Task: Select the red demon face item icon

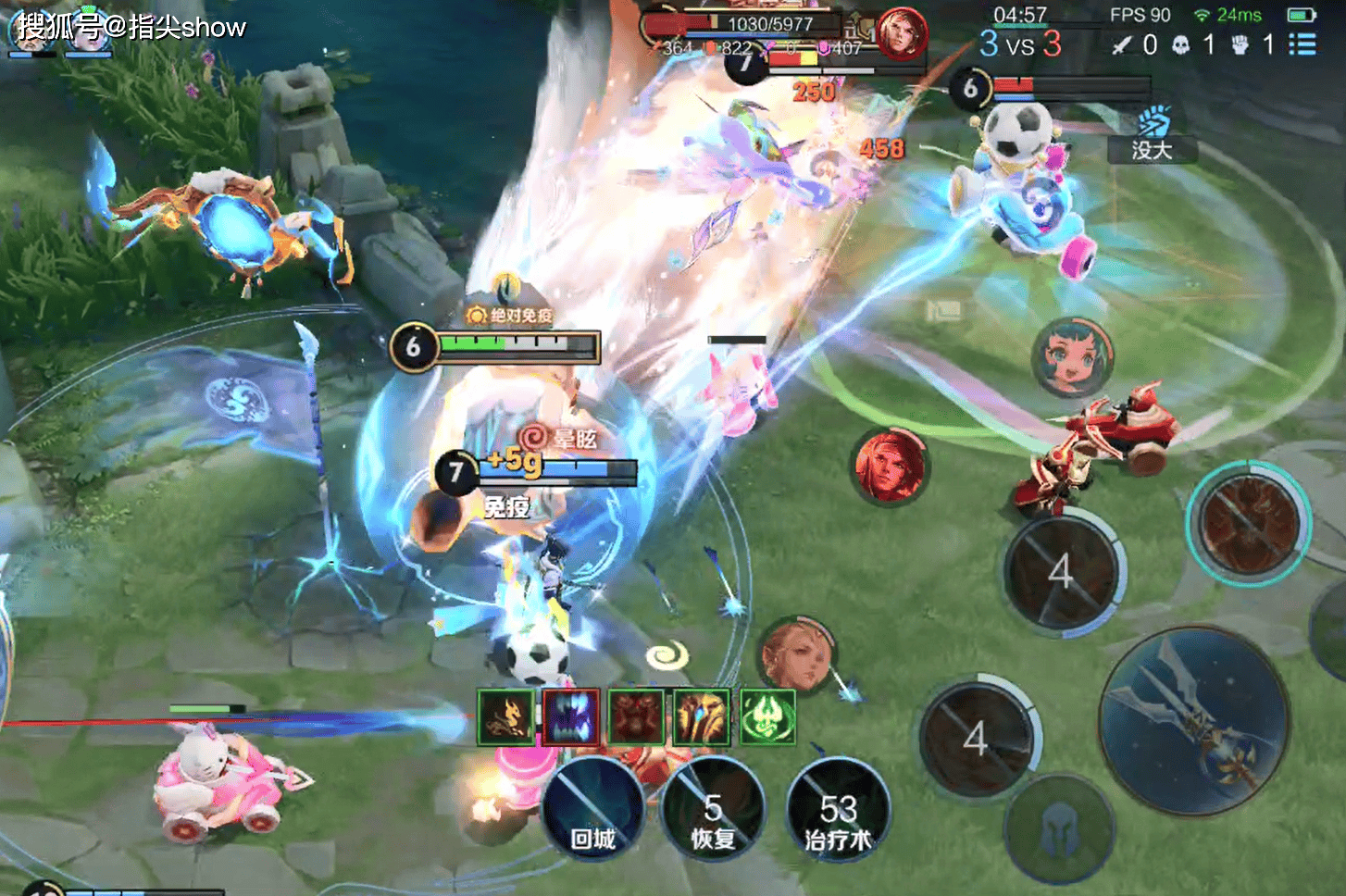Action: coord(636,717)
